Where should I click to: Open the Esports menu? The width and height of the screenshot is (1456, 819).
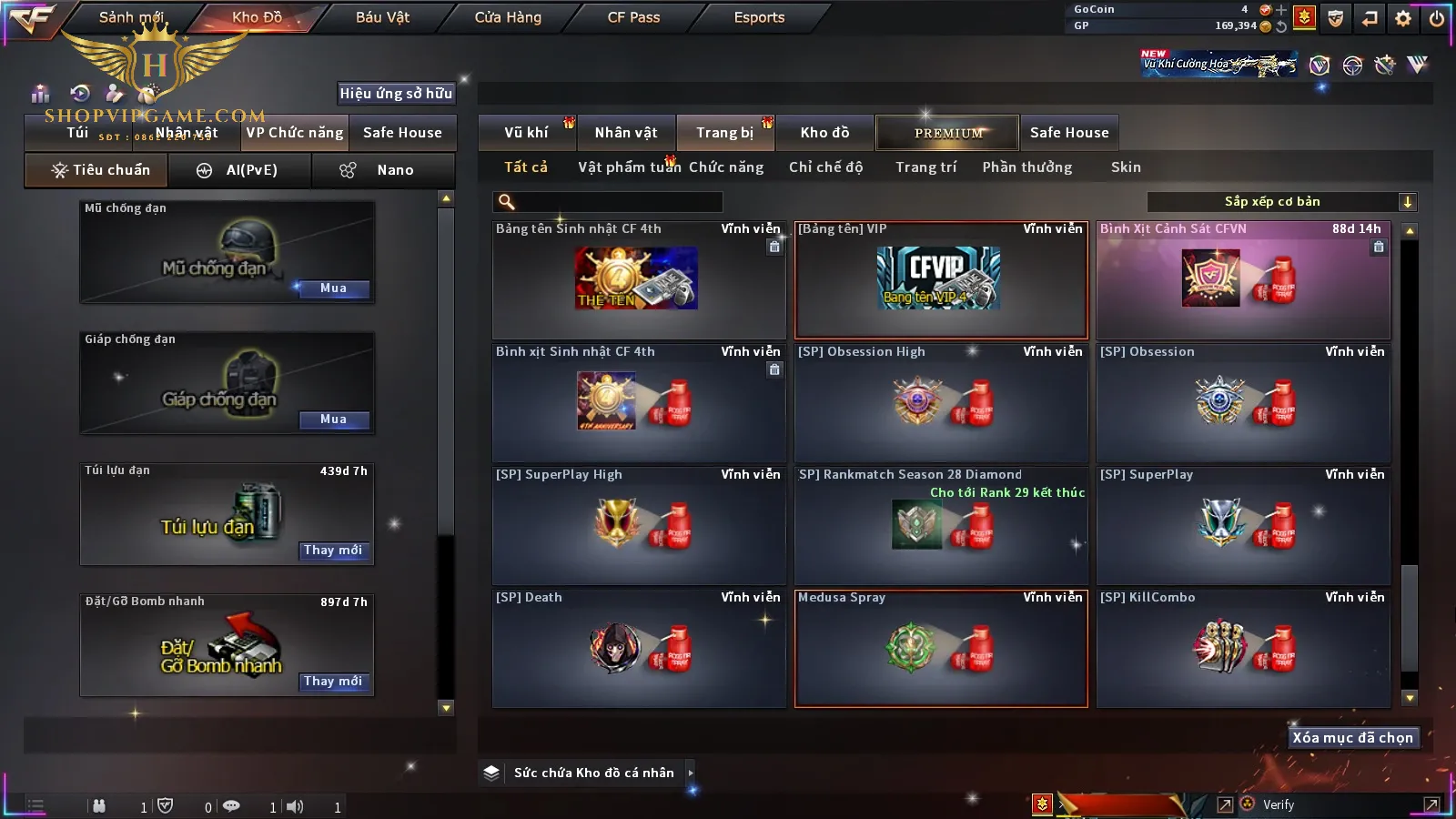tap(759, 17)
